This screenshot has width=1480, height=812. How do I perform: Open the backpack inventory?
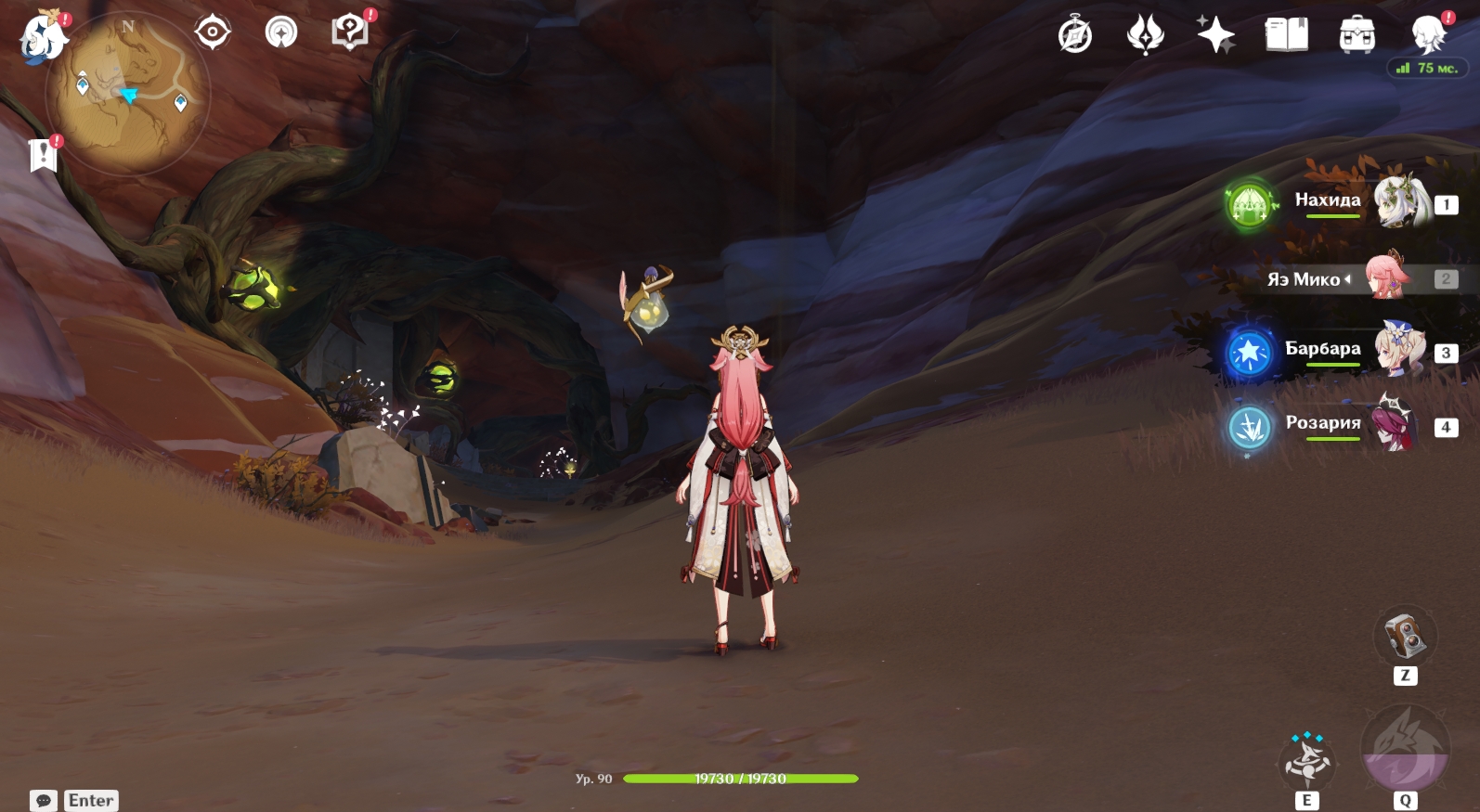pyautogui.click(x=1357, y=35)
